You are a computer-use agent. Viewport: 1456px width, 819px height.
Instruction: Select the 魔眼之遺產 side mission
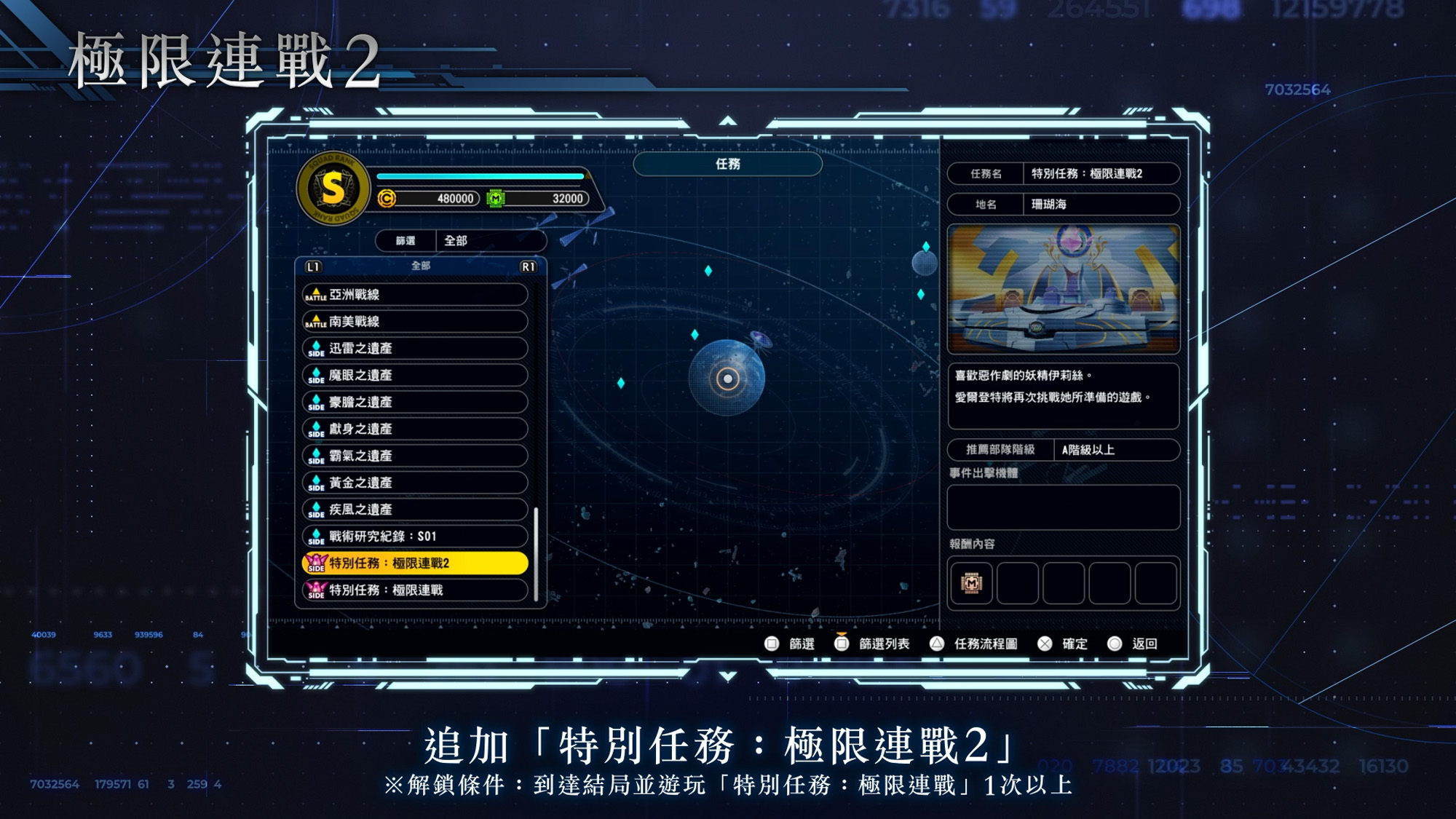point(414,376)
